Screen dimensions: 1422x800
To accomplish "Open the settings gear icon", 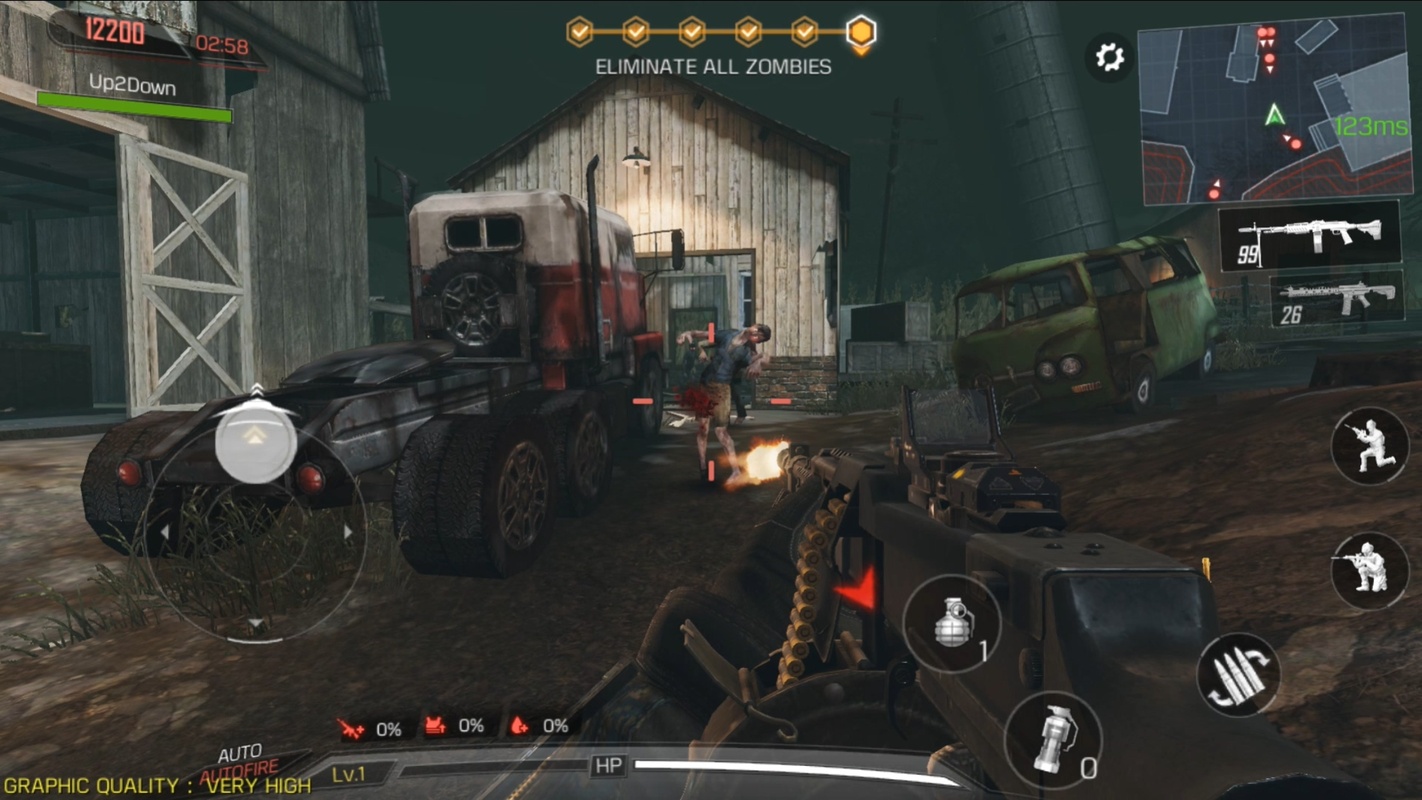I will (x=1110, y=58).
